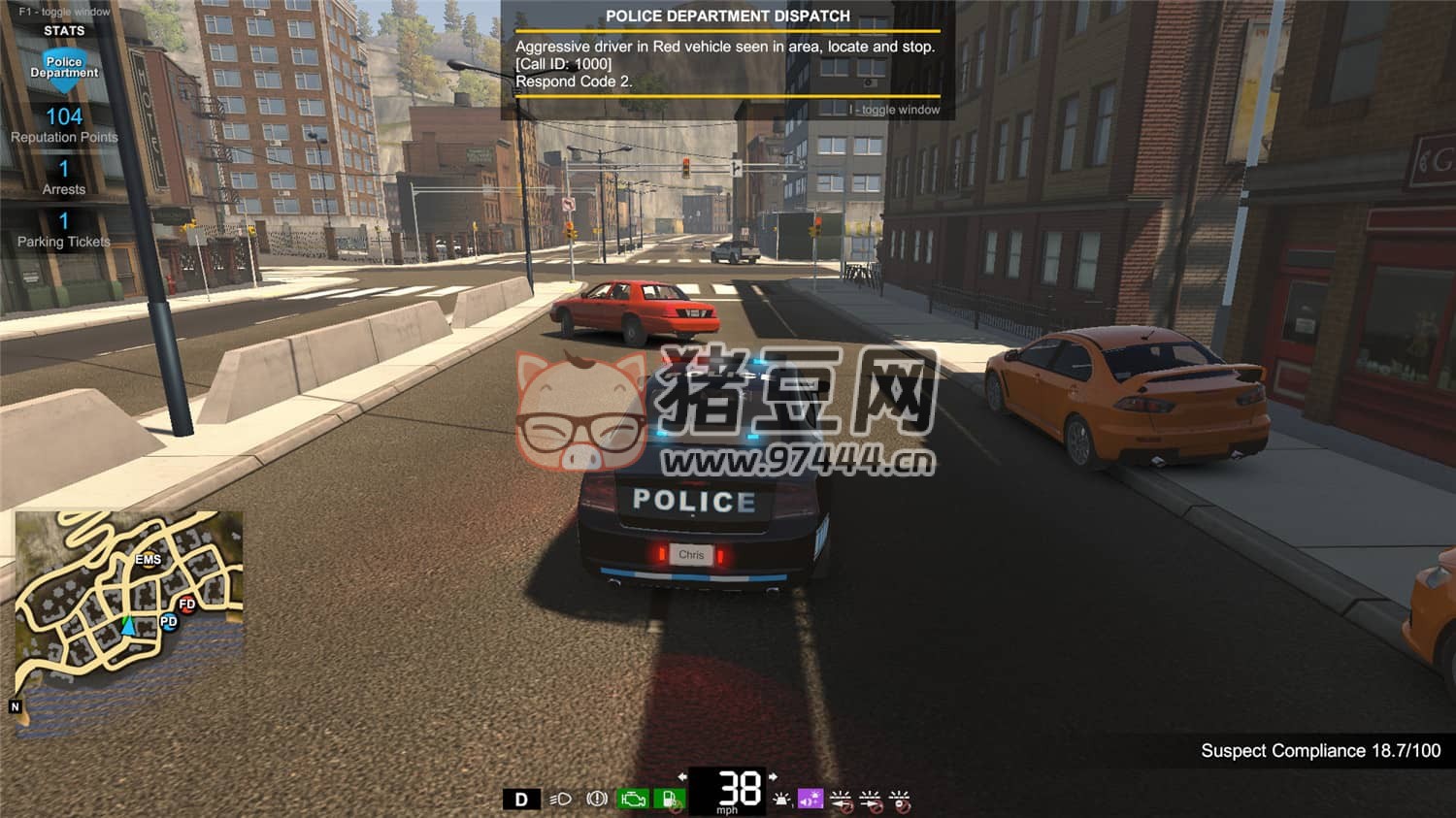Image resolution: width=1456 pixels, height=818 pixels.
Task: Select the EMS marker on the minimap
Action: [149, 559]
